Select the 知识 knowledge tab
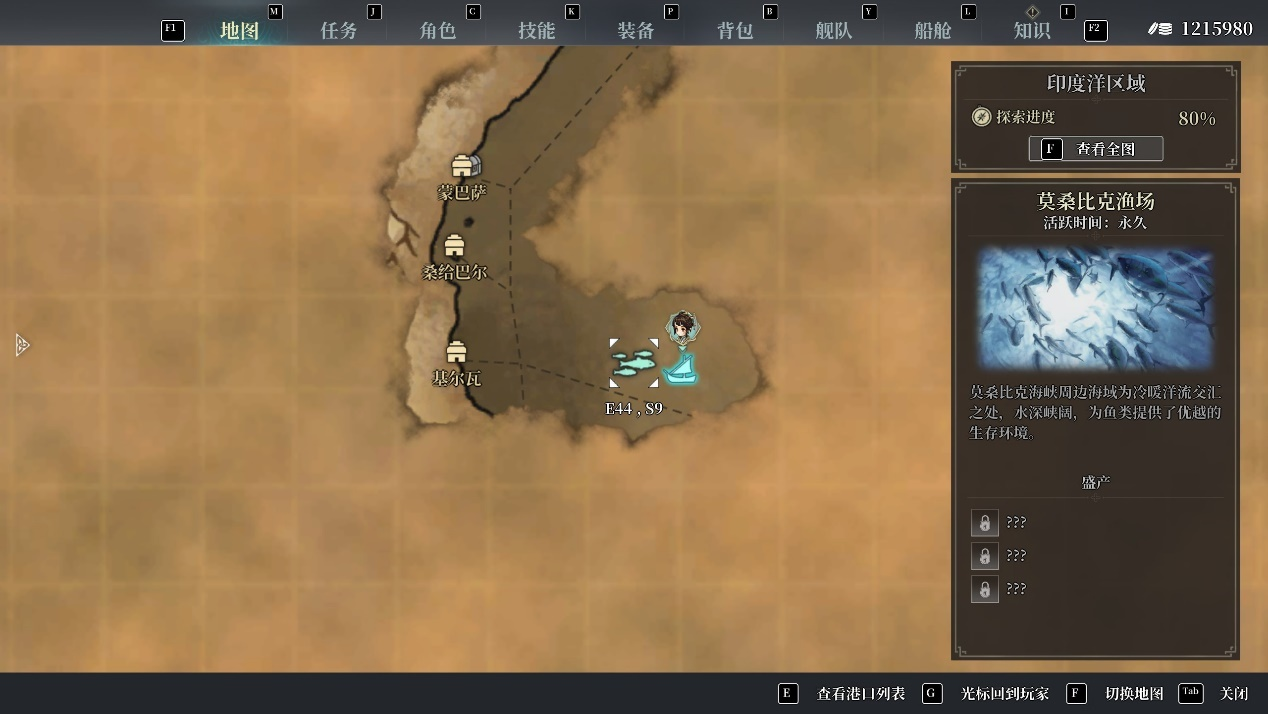 coord(1031,30)
